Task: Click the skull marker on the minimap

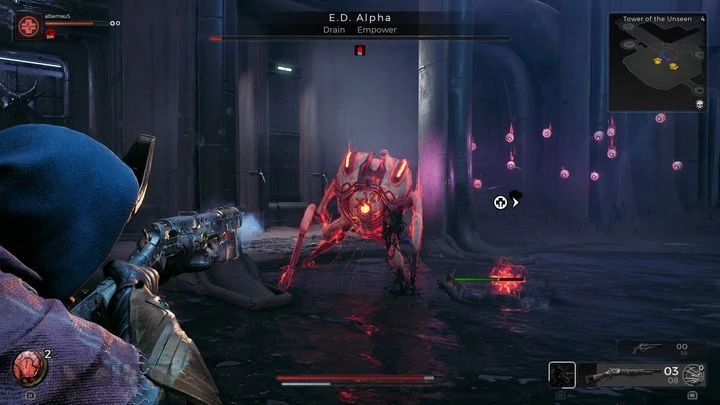Action: pos(699,103)
